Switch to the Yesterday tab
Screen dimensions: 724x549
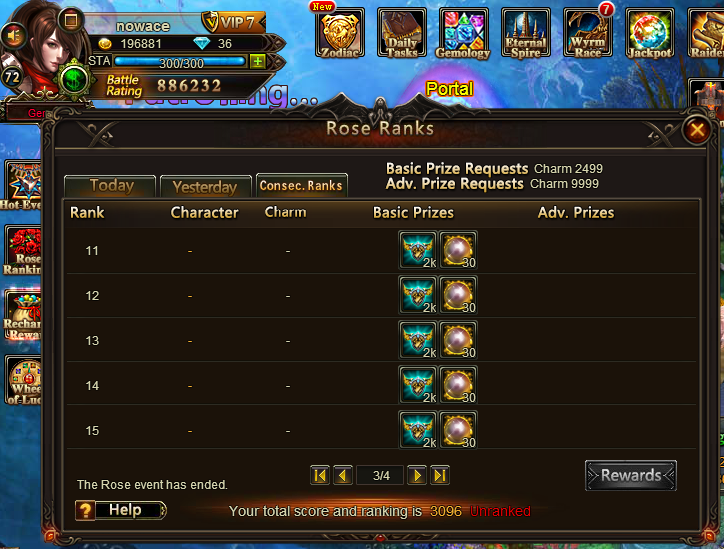click(204, 187)
